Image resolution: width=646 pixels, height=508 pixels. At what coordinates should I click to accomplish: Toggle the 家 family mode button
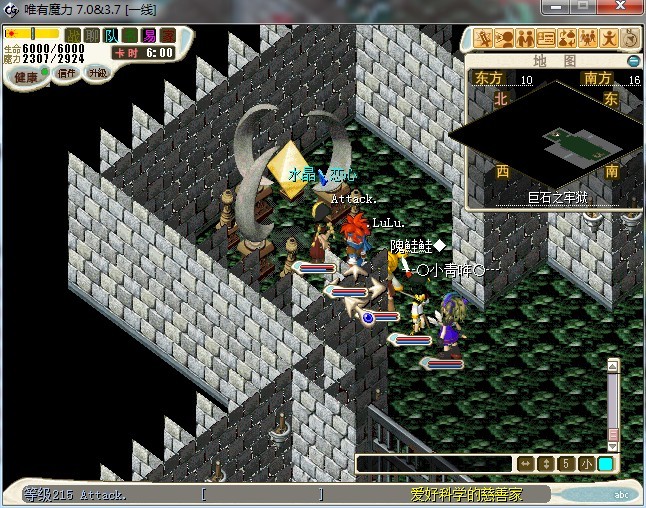(167, 35)
